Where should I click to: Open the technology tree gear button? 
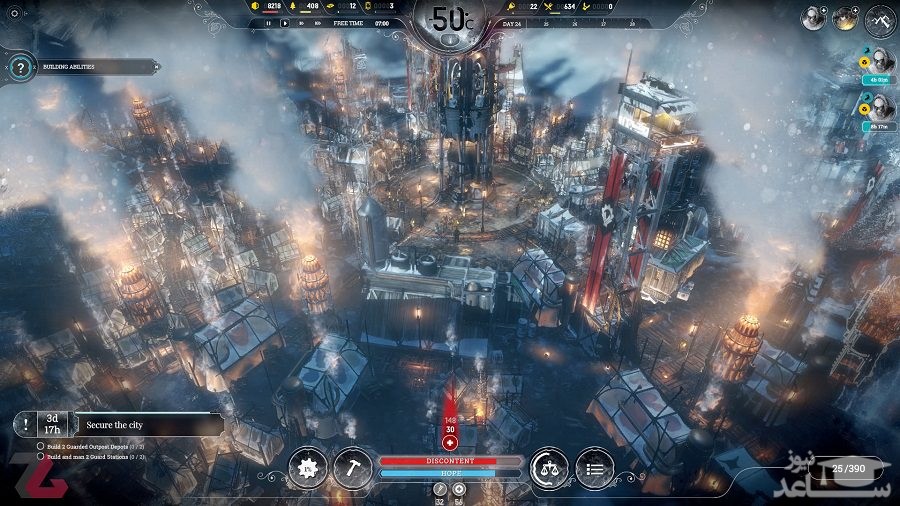coord(308,467)
